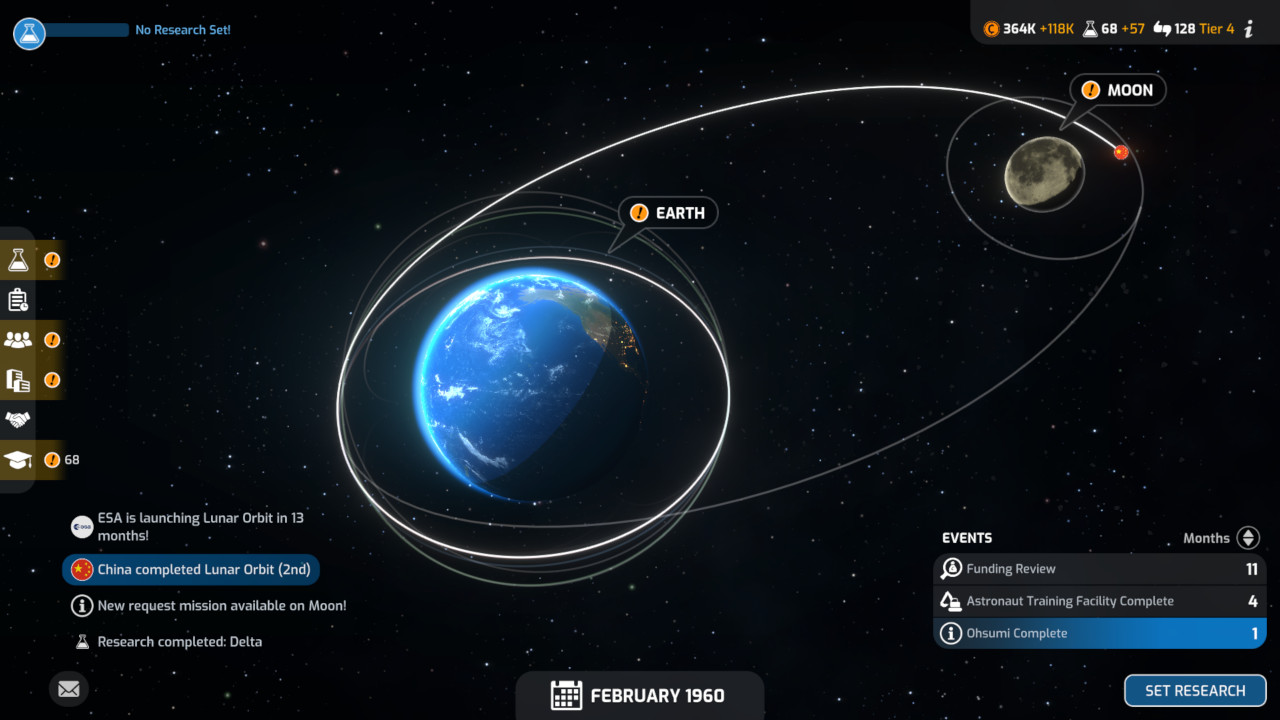Open the China completed Lunar Orbit notification
The width and height of the screenshot is (1280, 720).
(x=191, y=570)
